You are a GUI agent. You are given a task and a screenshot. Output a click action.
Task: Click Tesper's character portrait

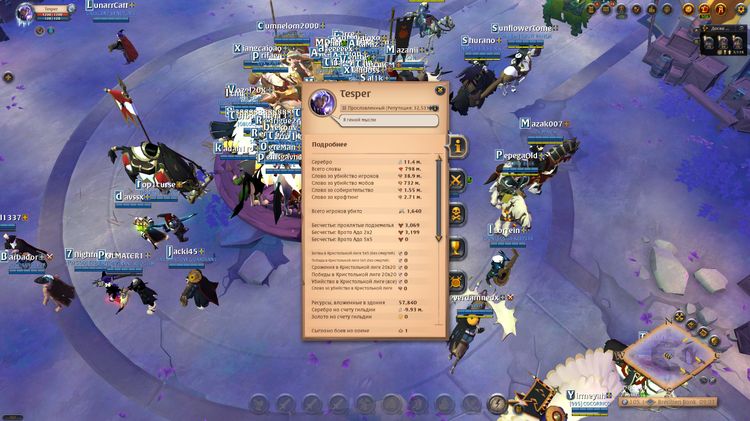(323, 102)
